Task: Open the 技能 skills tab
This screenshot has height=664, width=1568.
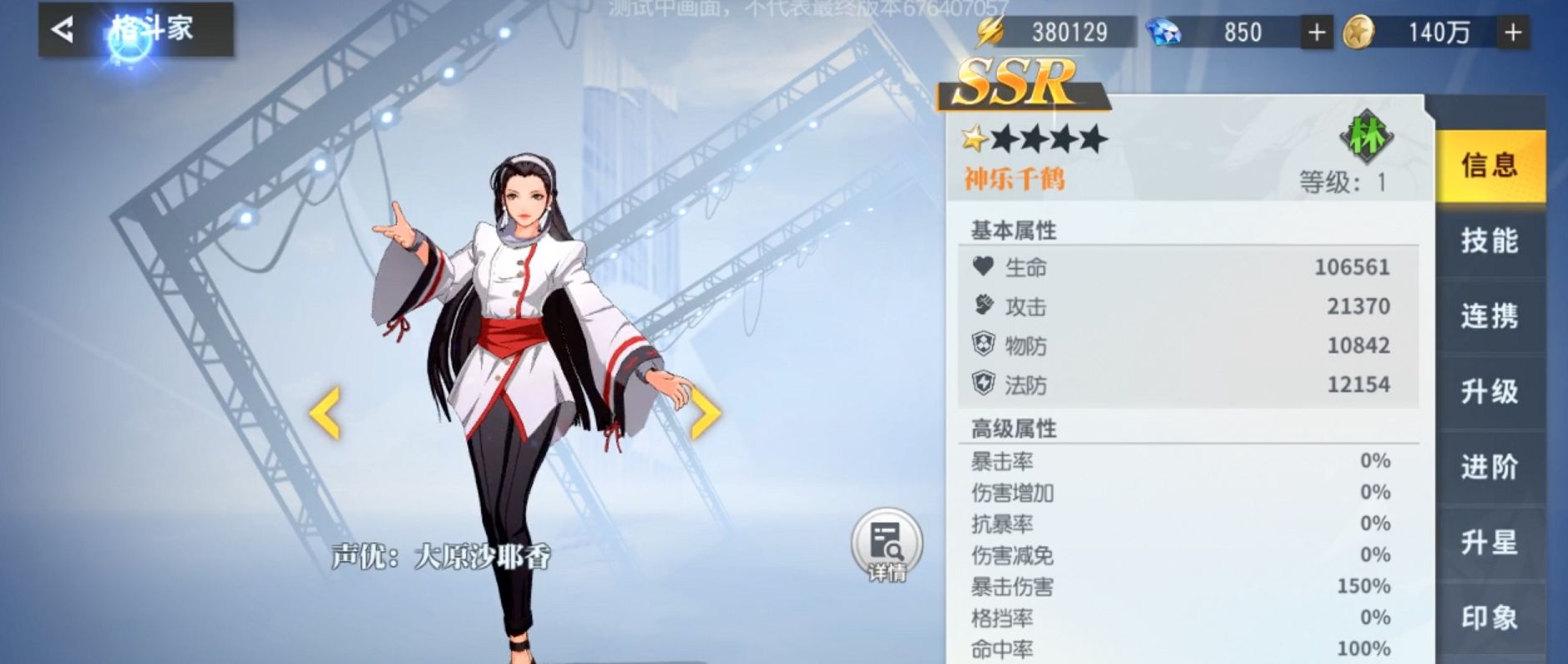Action: coord(1489,241)
